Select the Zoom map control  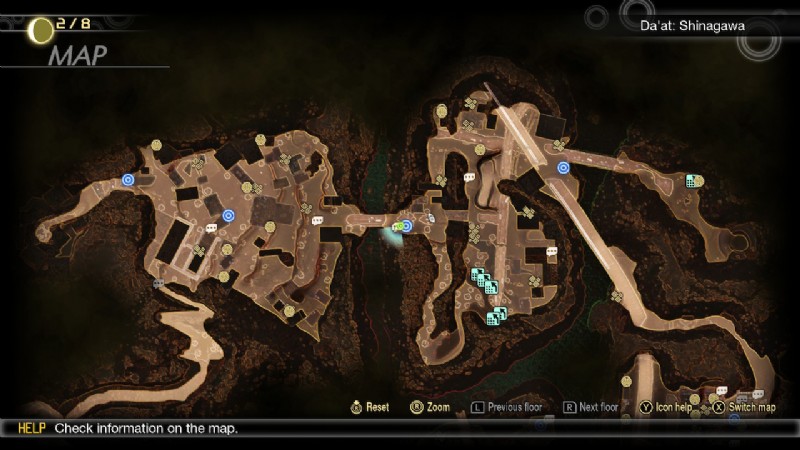click(x=430, y=407)
